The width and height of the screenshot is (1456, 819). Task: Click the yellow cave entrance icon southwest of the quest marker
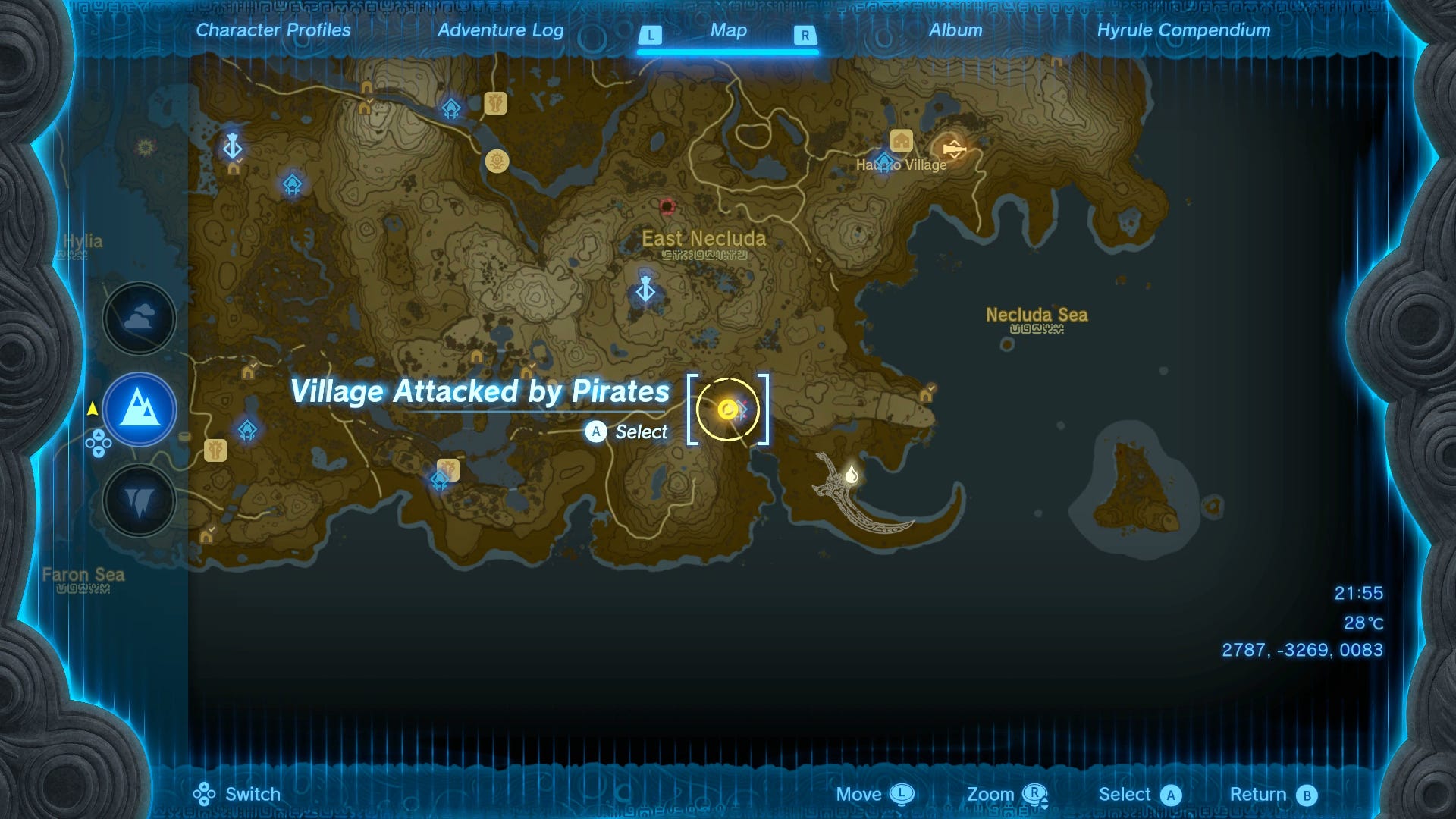(x=526, y=372)
